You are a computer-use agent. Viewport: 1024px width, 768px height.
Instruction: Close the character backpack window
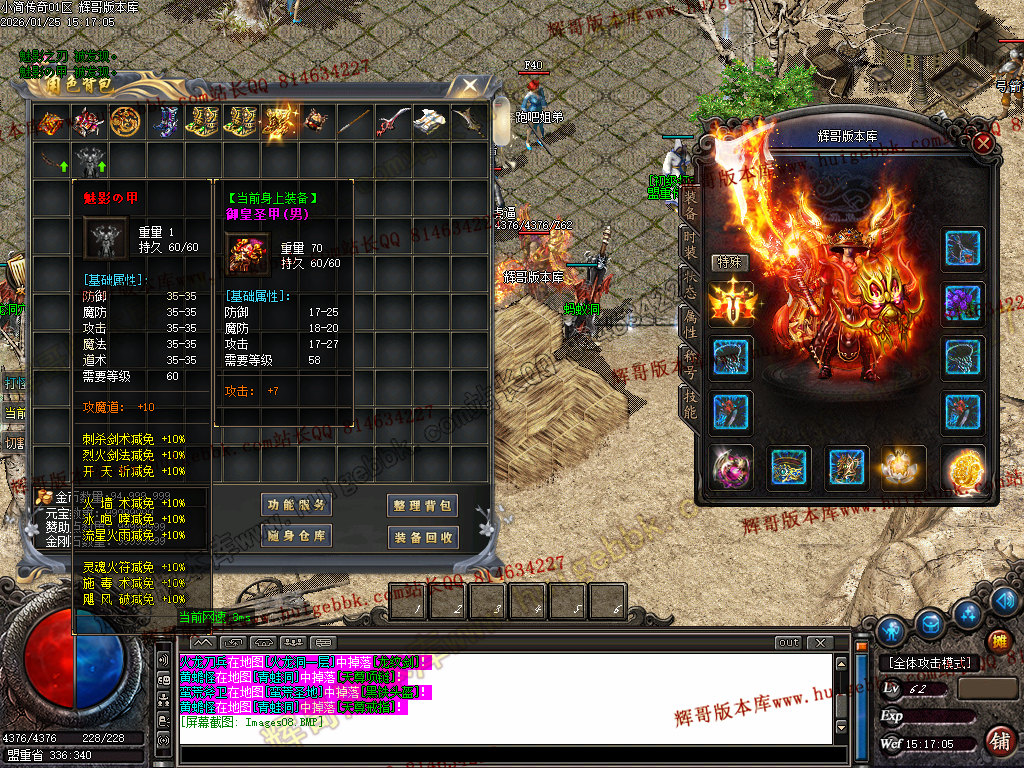[468, 87]
